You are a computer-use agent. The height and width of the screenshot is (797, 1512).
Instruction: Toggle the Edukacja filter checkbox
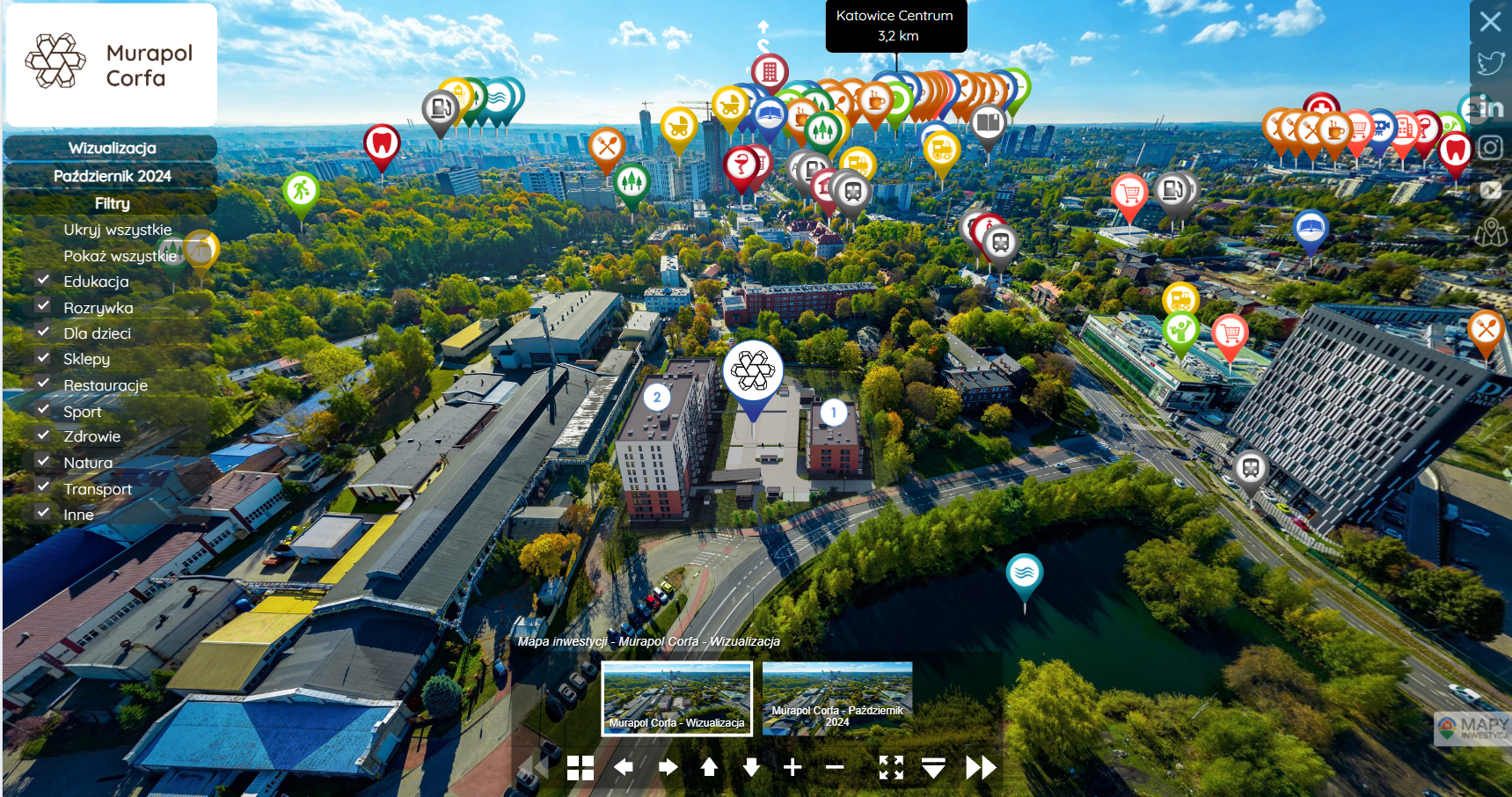(43, 281)
